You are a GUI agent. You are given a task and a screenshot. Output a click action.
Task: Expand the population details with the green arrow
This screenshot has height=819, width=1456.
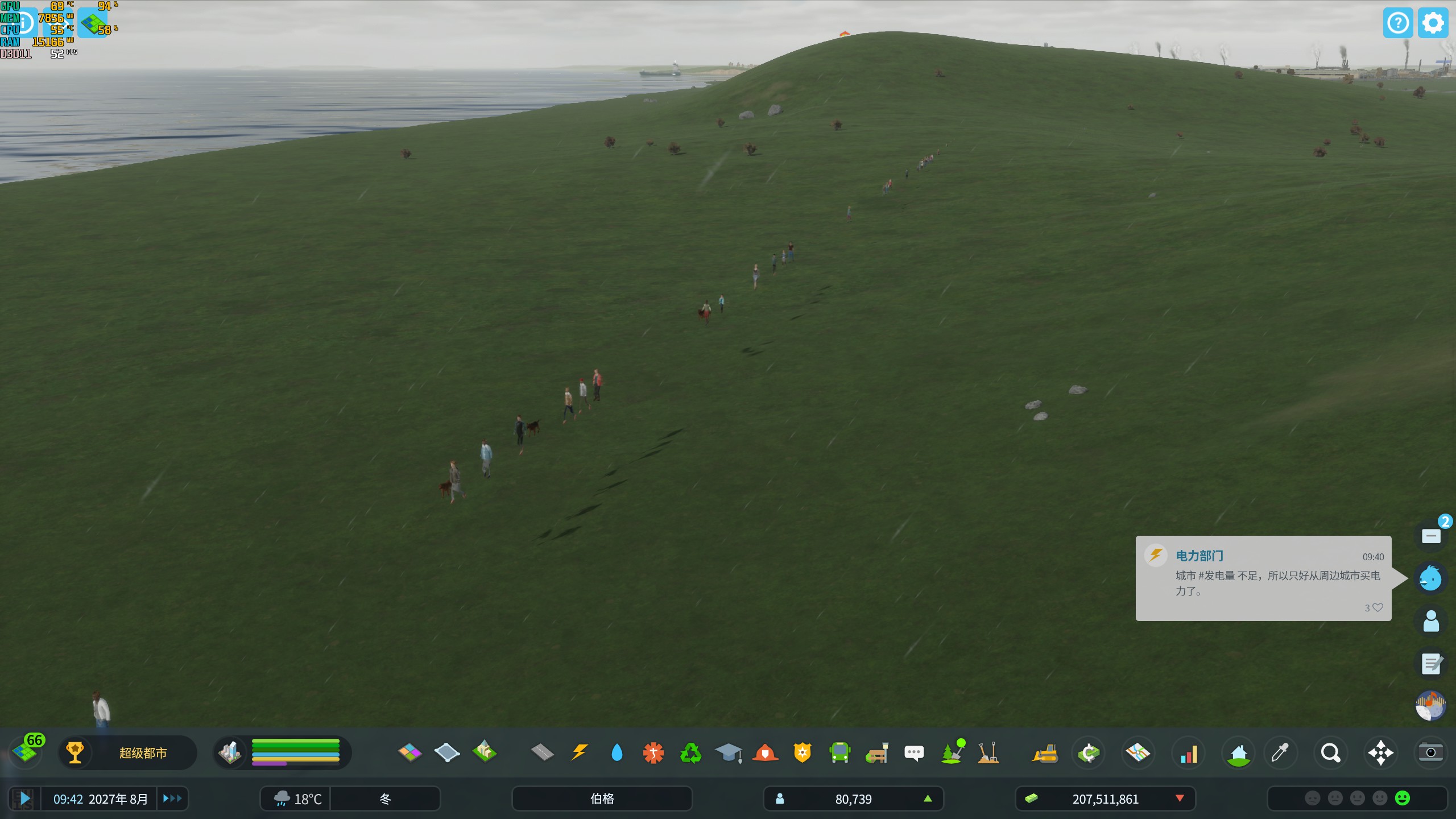(x=929, y=799)
